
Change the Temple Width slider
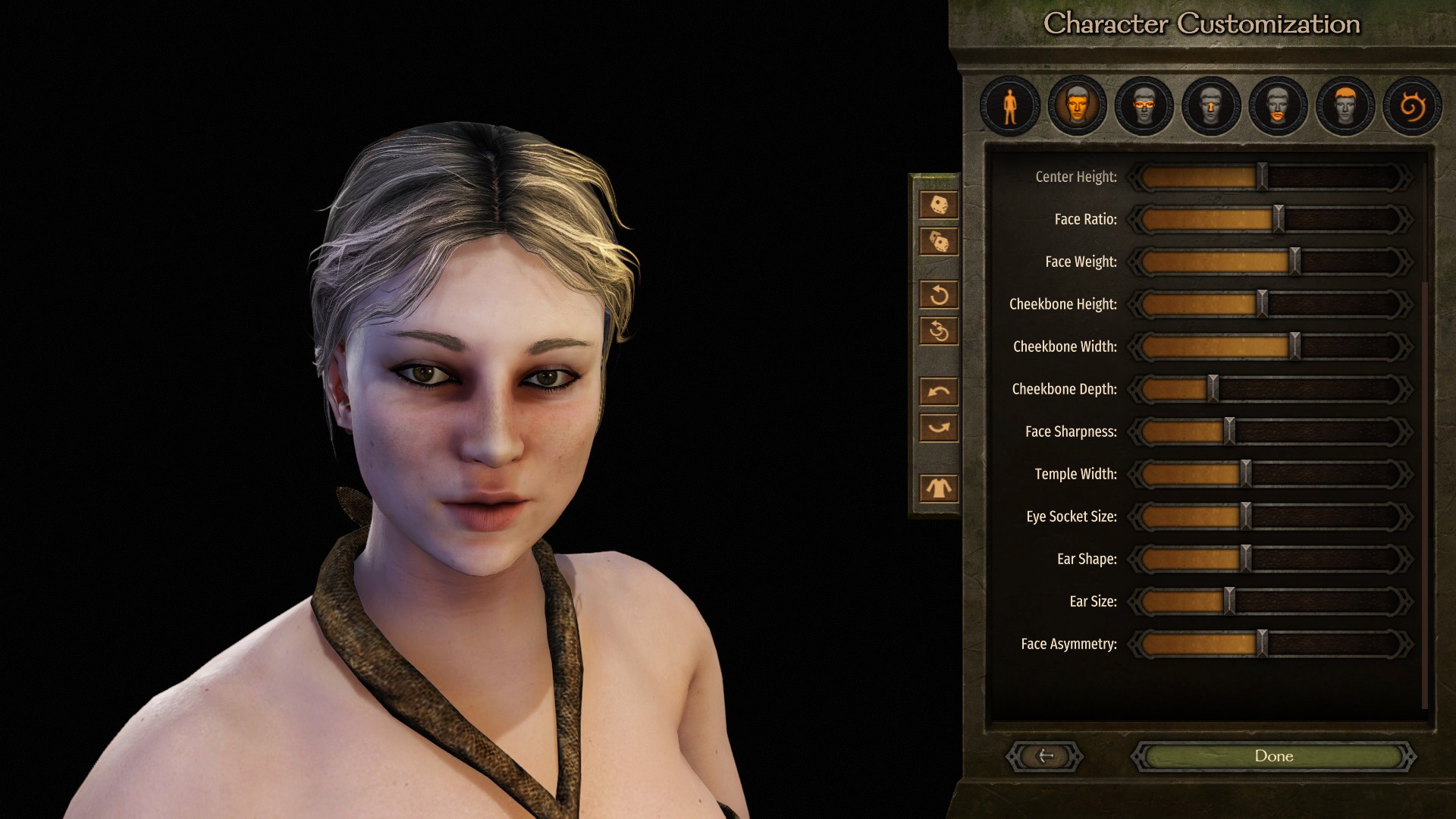pyautogui.click(x=1245, y=474)
